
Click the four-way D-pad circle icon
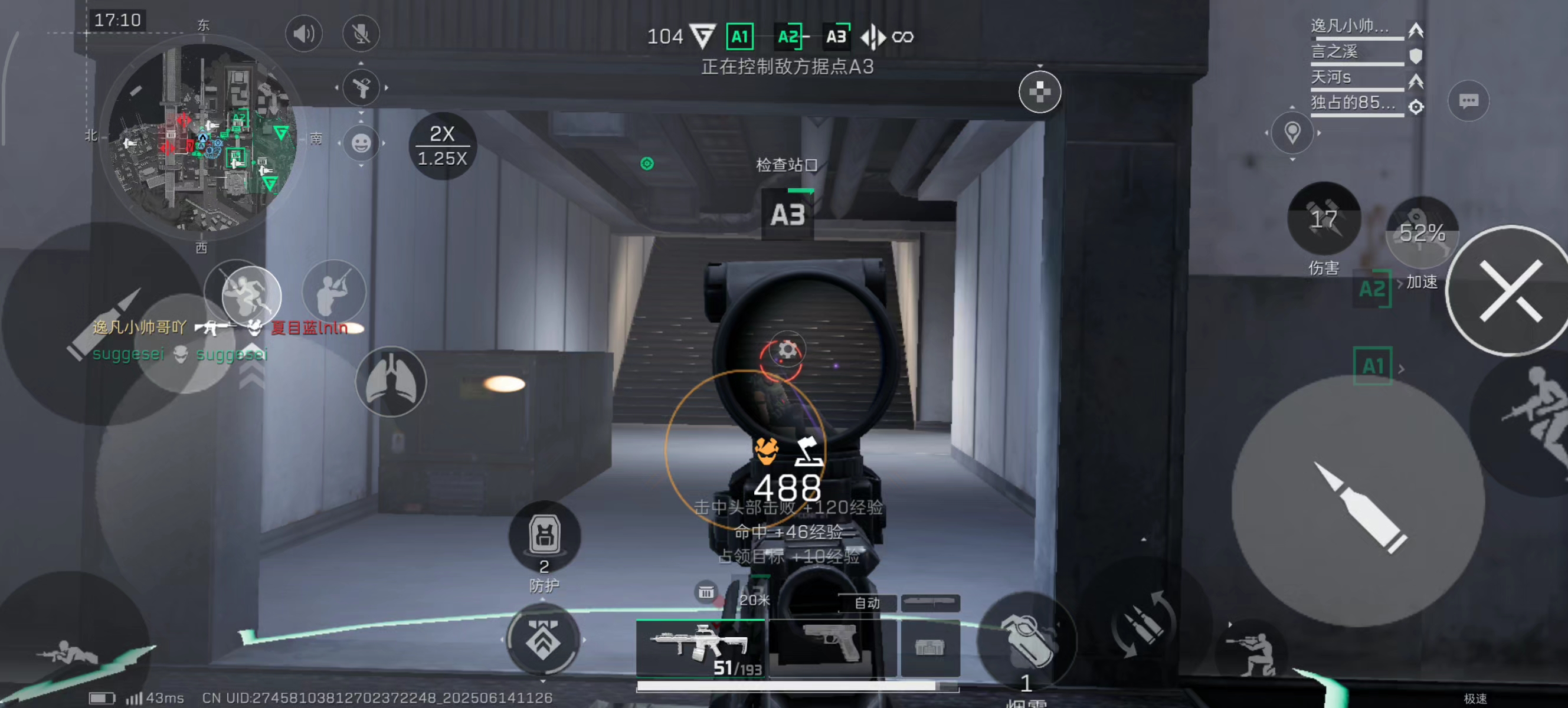(1039, 92)
